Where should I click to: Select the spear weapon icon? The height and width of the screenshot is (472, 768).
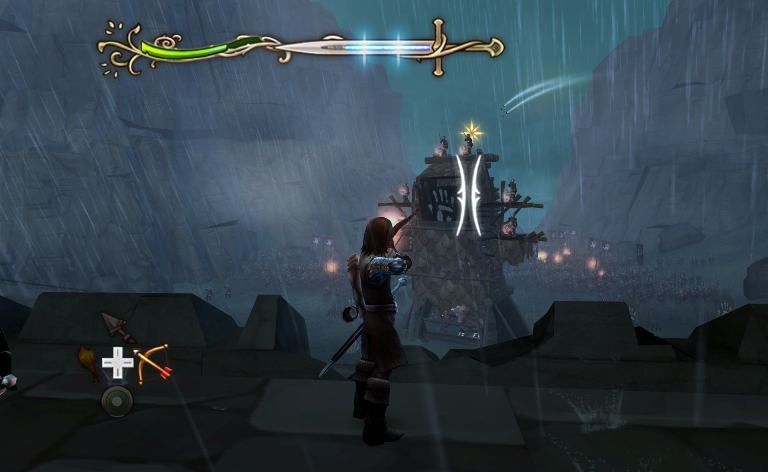[x=117, y=327]
